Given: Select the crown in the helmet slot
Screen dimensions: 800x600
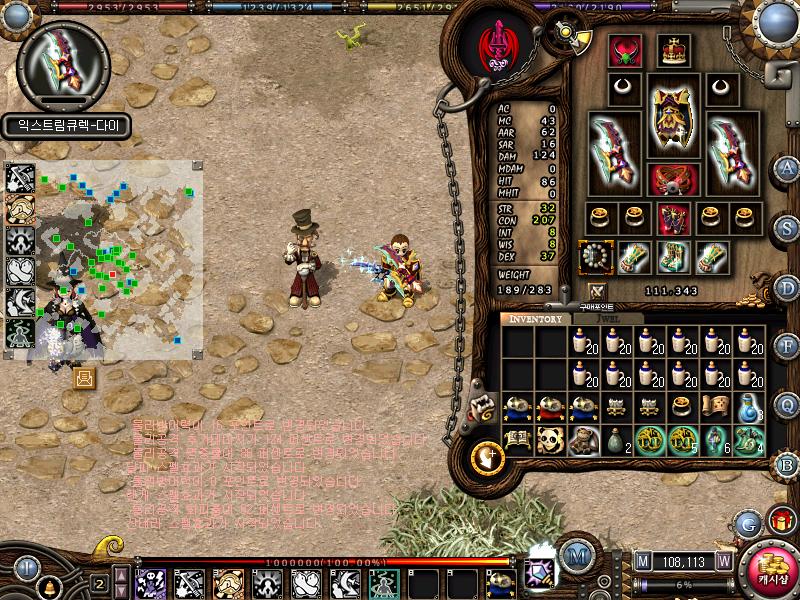Looking at the screenshot, I should [673, 49].
